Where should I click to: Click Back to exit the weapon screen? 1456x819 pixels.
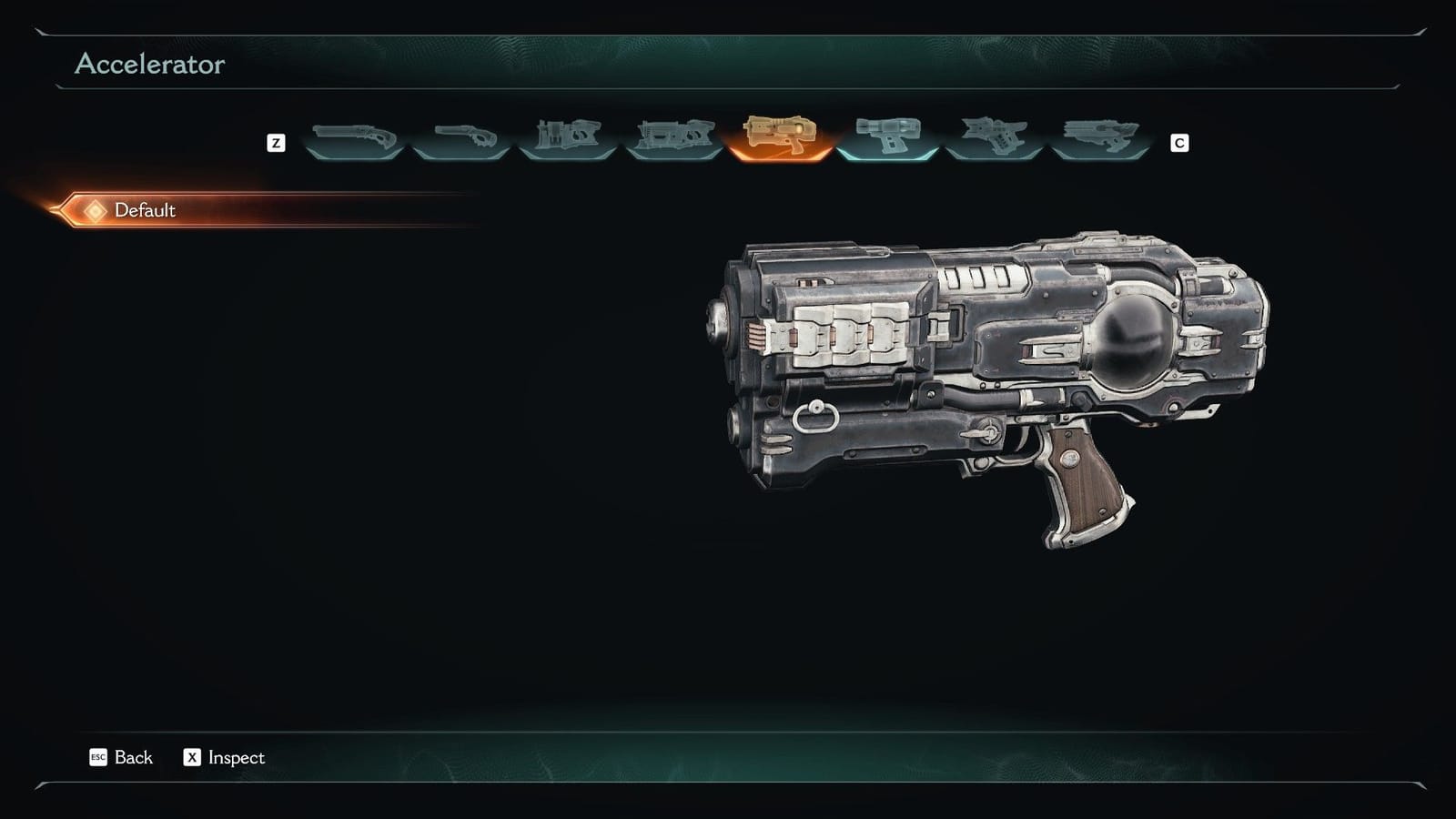pos(133,757)
